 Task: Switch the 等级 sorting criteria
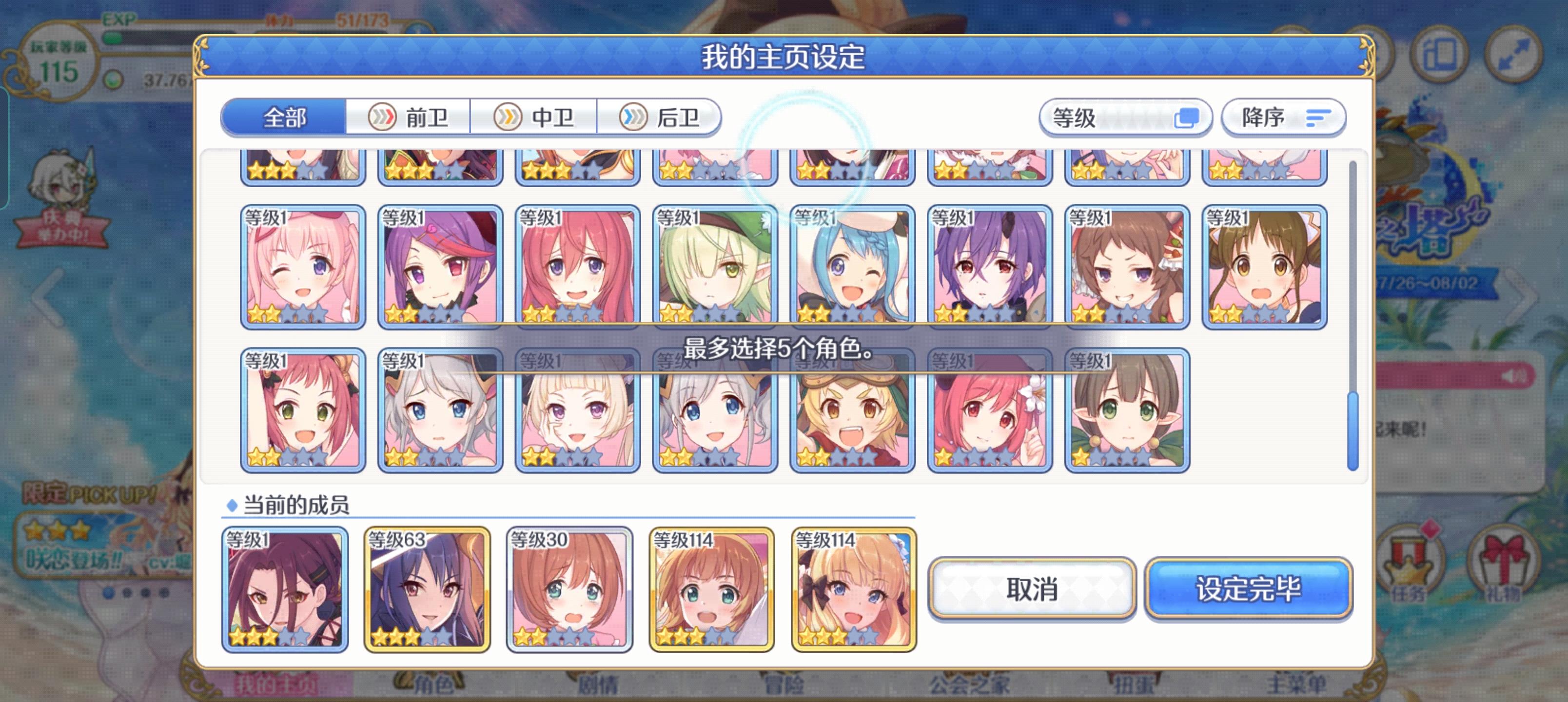1125,117
